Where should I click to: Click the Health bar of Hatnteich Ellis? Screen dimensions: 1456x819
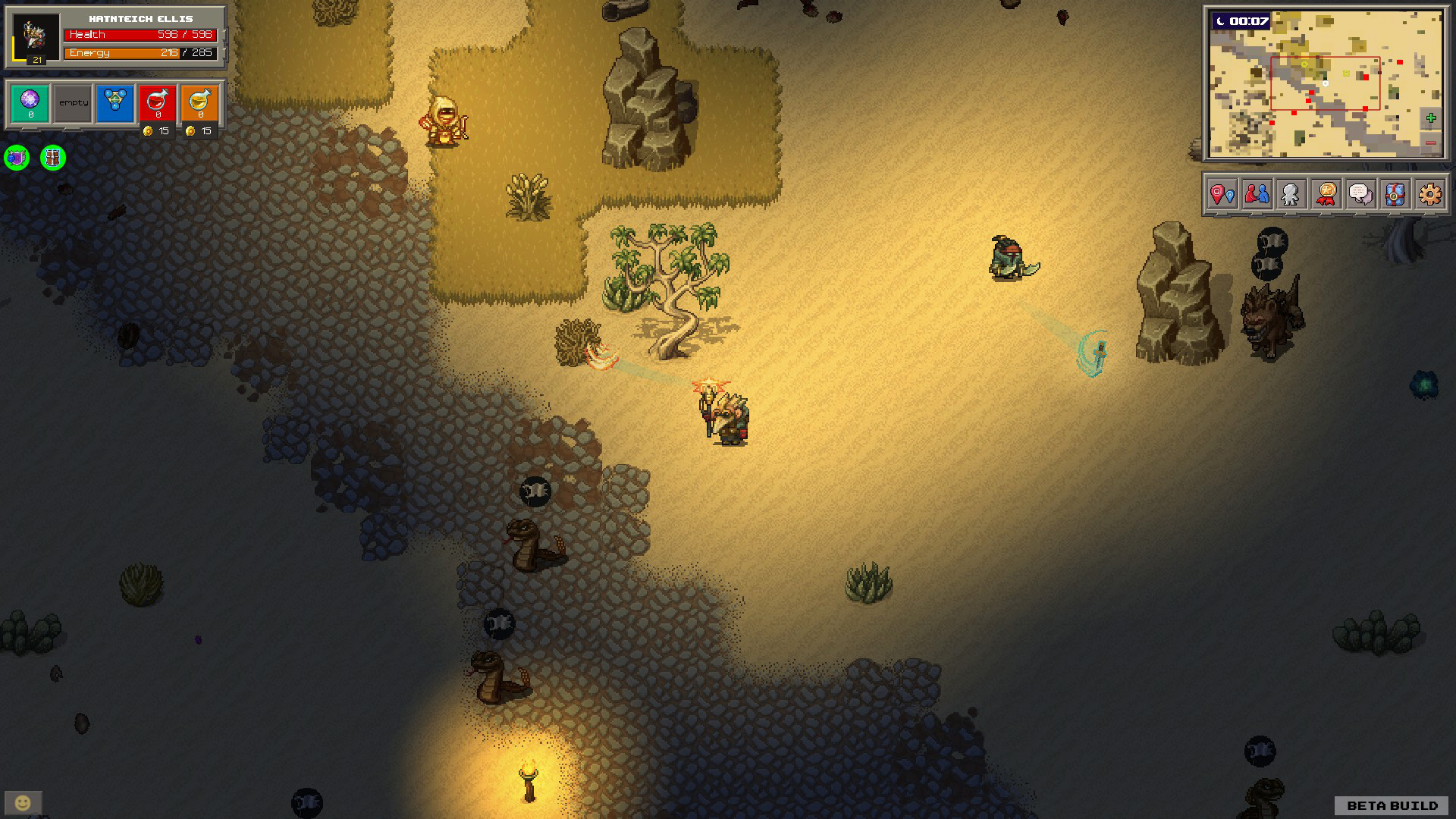[140, 35]
